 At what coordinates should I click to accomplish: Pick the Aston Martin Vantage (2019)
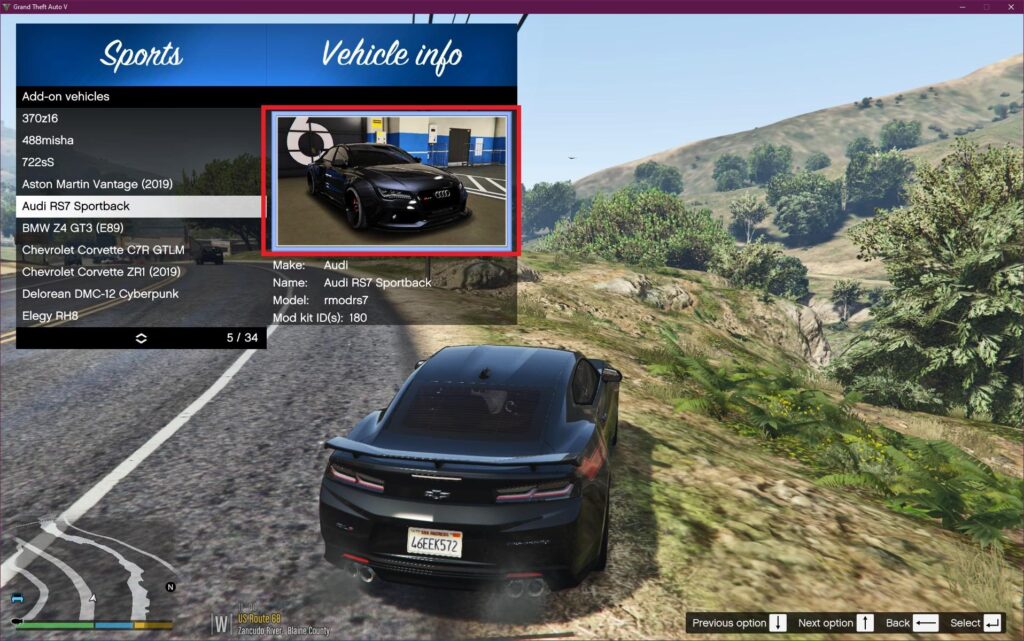(140, 184)
